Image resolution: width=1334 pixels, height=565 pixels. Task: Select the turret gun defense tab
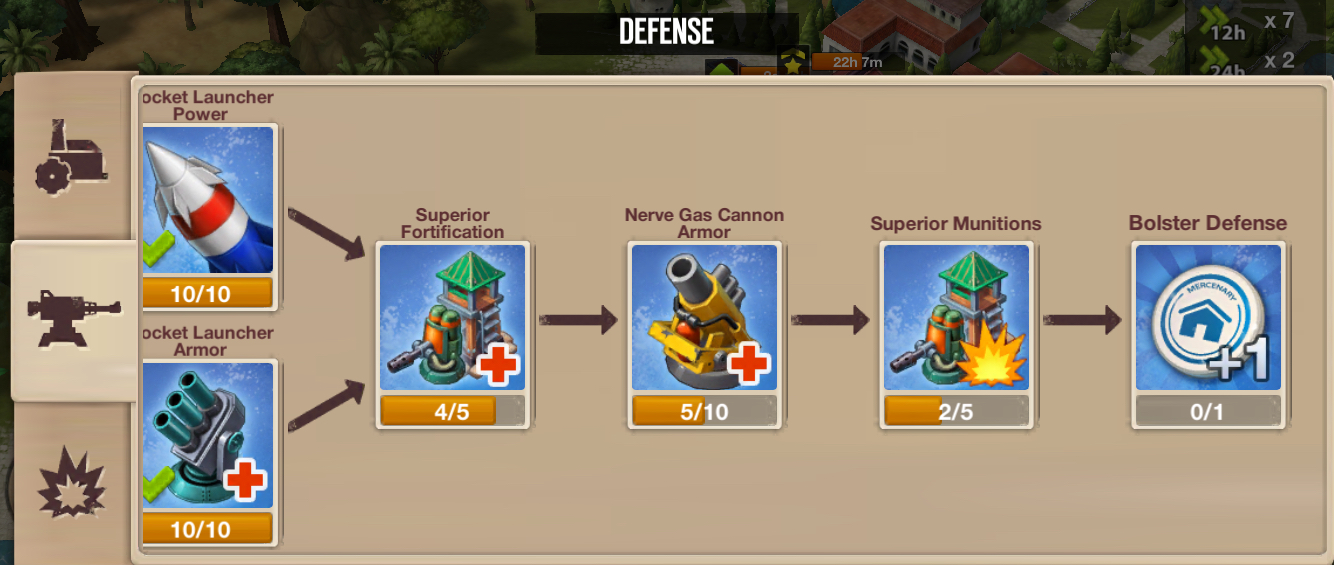click(x=73, y=319)
